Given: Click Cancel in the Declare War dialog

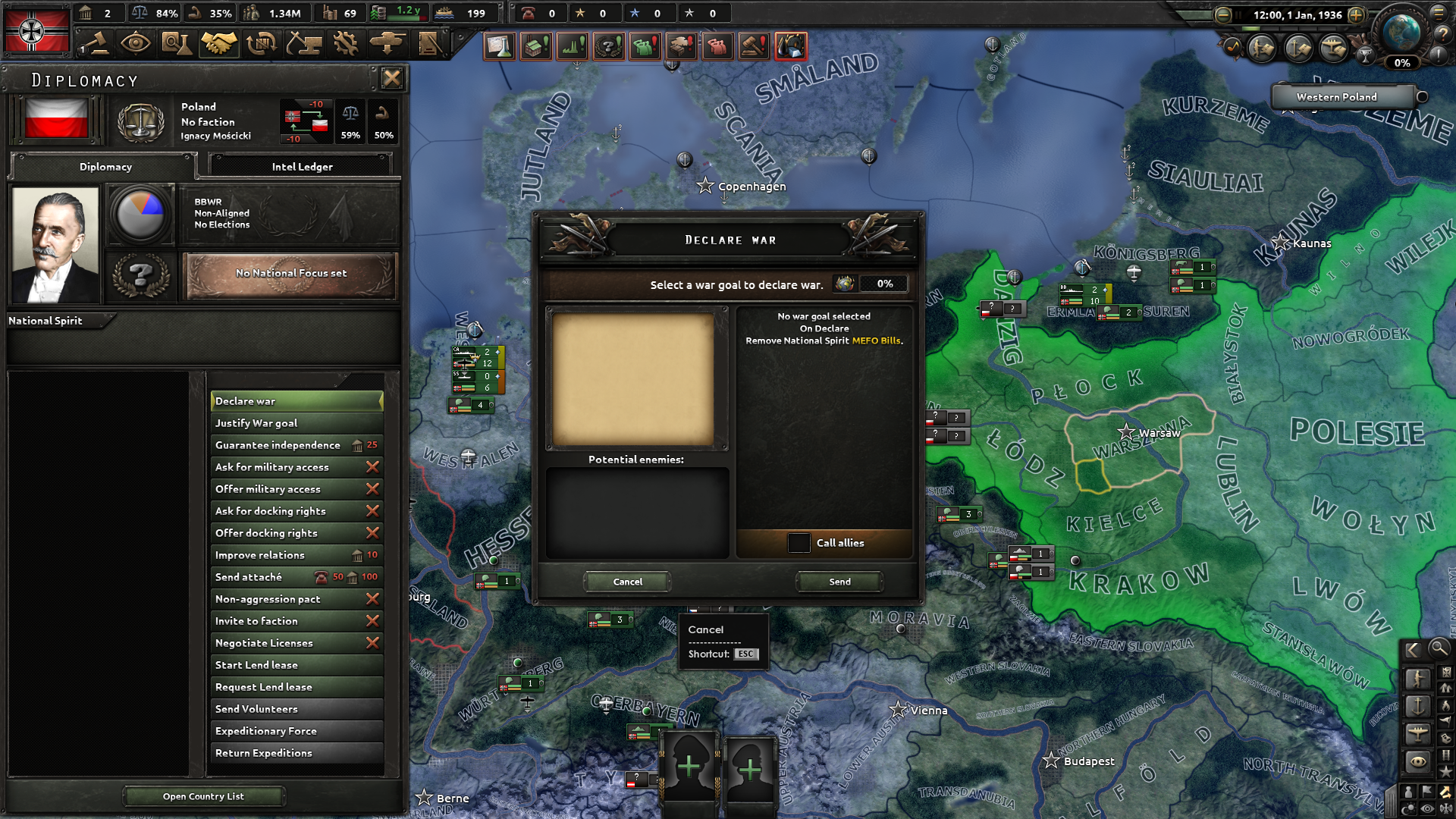Looking at the screenshot, I should pos(626,581).
